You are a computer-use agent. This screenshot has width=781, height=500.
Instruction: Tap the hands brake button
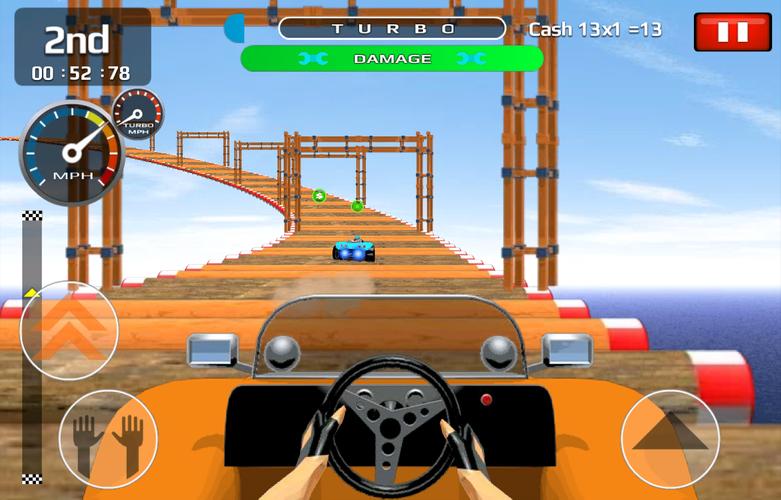point(108,440)
